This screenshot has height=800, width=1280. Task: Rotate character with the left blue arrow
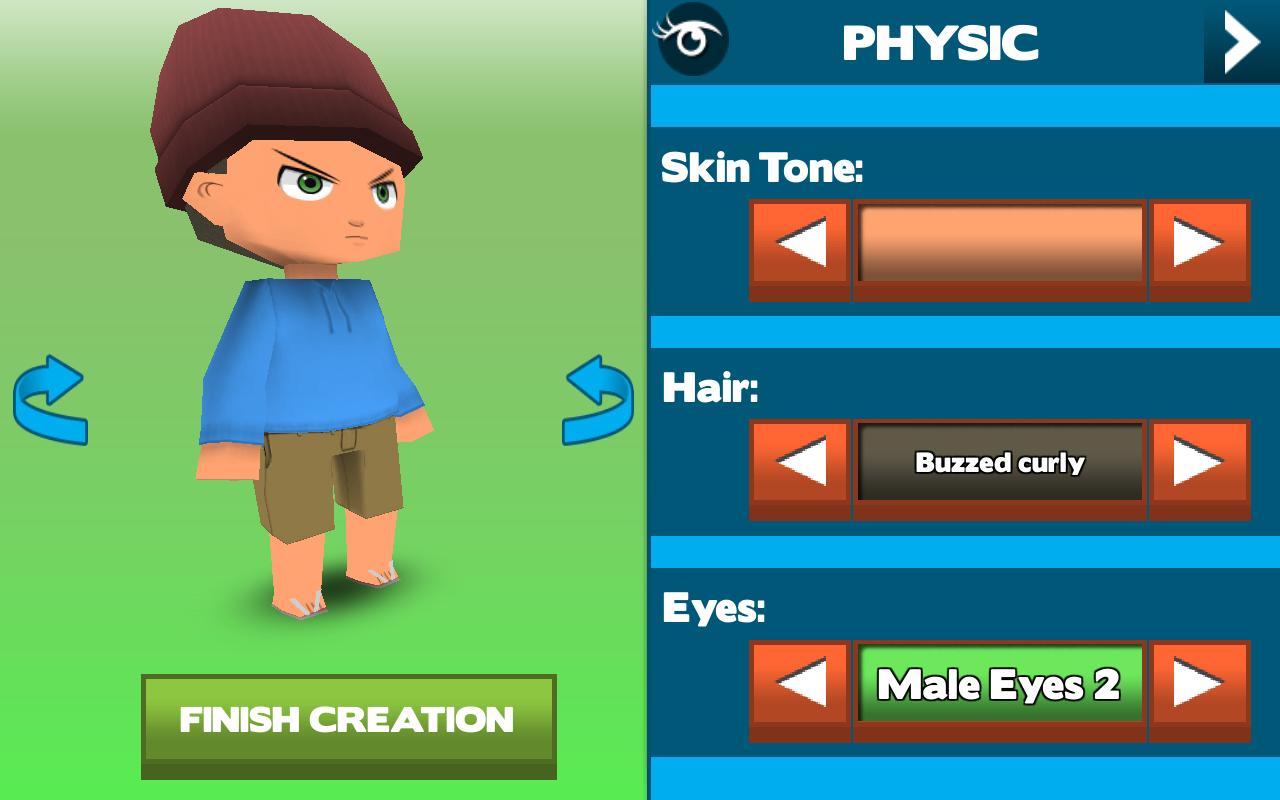50,400
